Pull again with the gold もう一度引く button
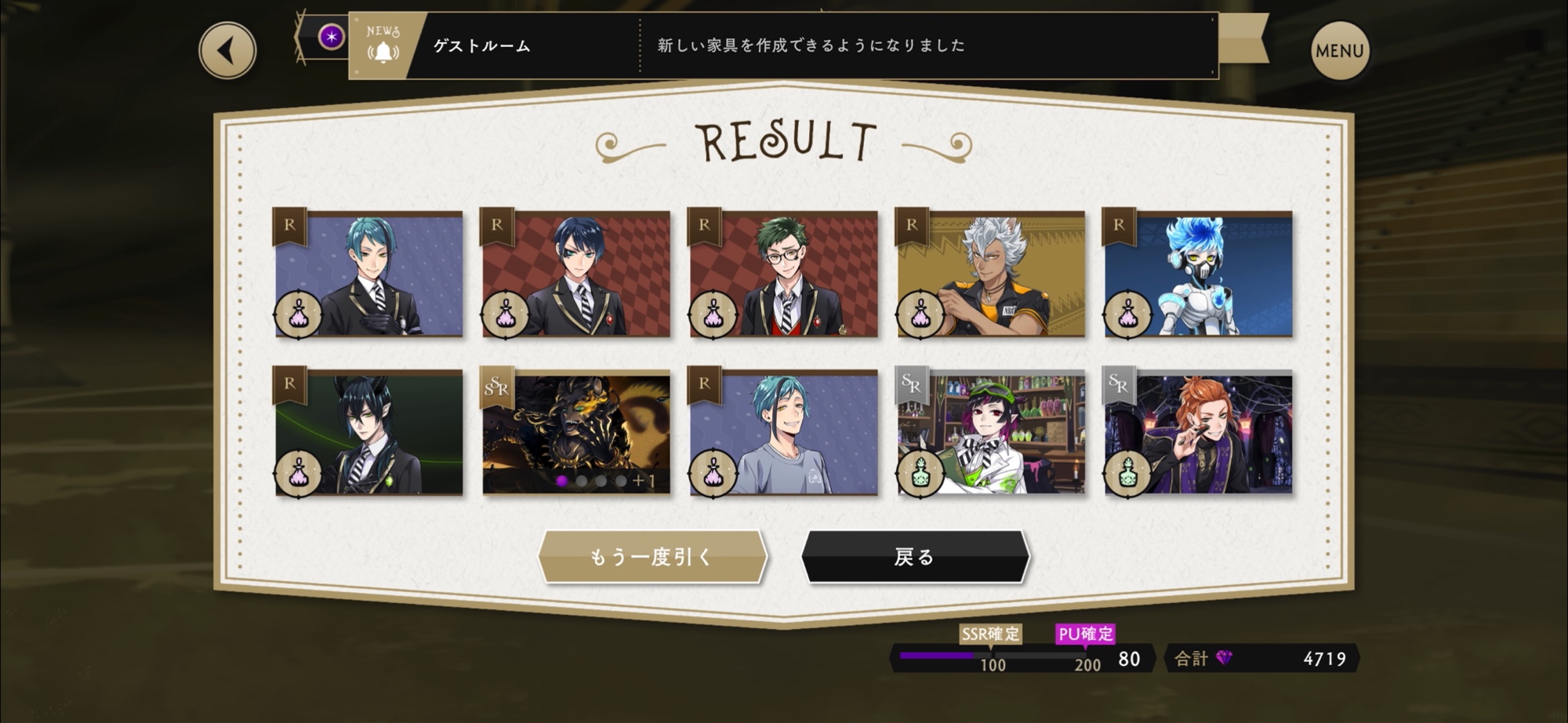 [x=652, y=557]
